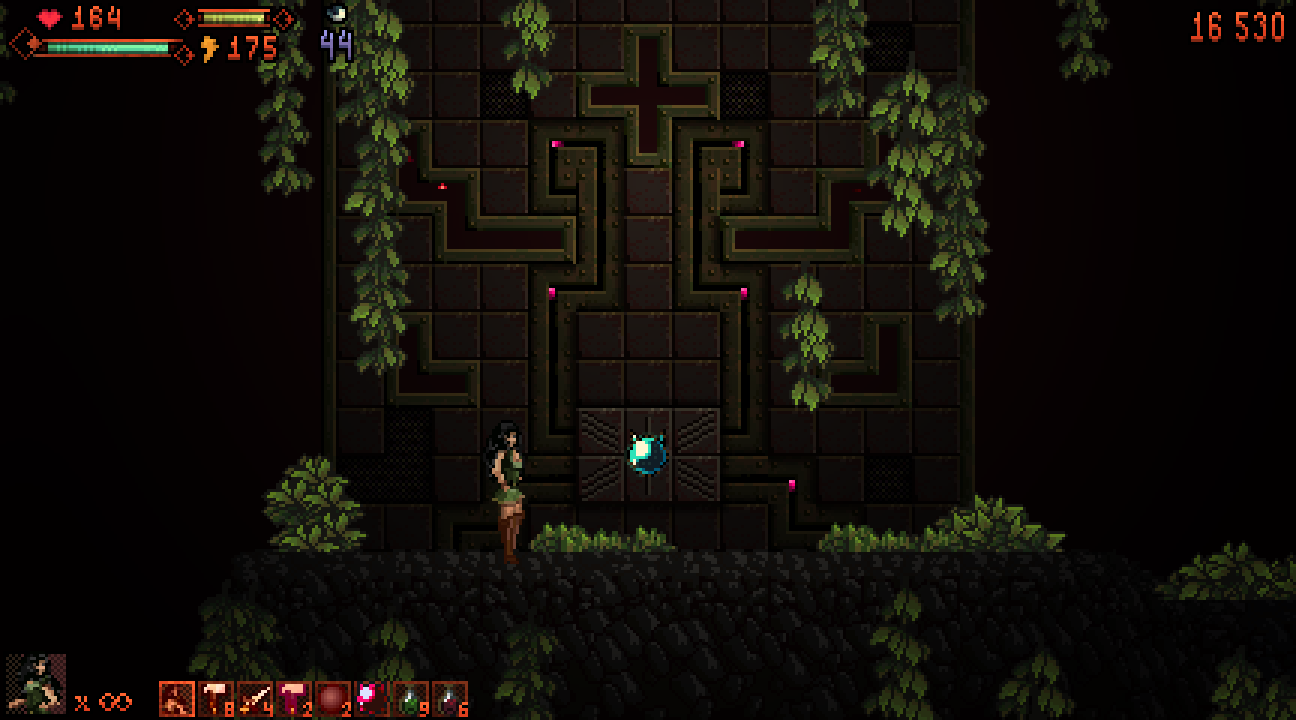Select the red orb hotbar slot
Viewport: 1296px width, 720px height.
click(x=333, y=699)
